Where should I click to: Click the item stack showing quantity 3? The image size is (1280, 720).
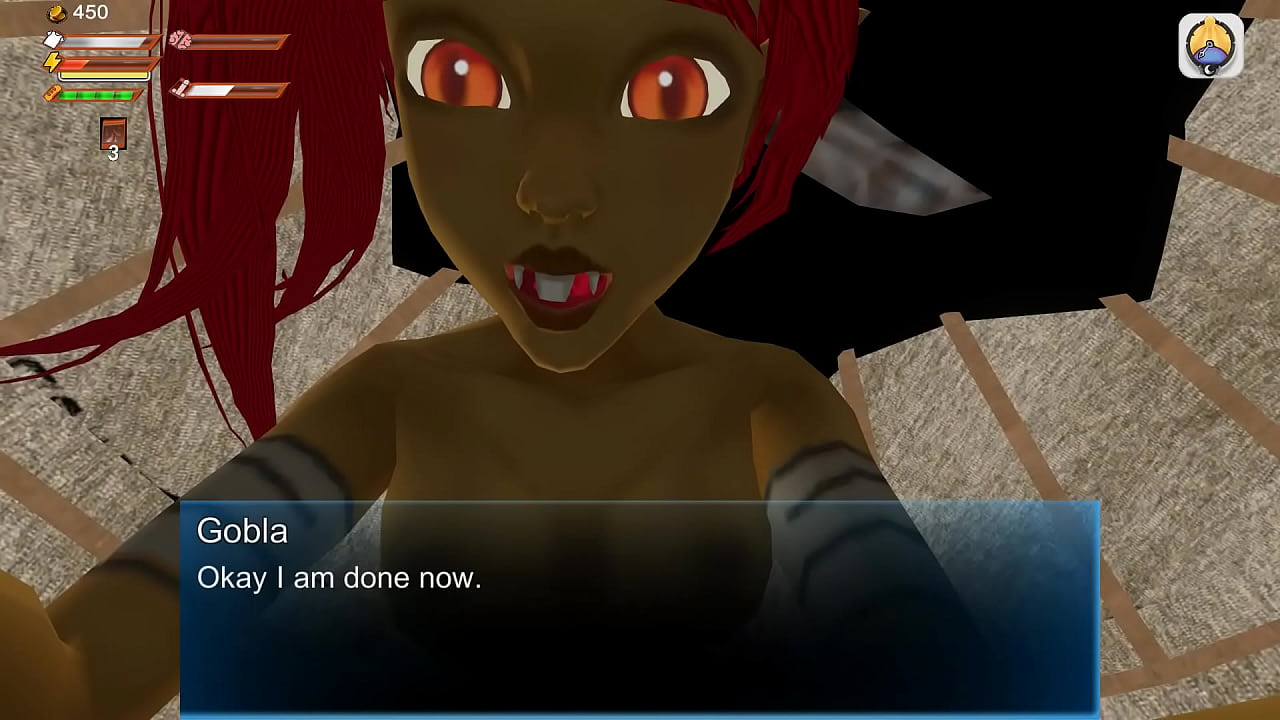point(113,140)
